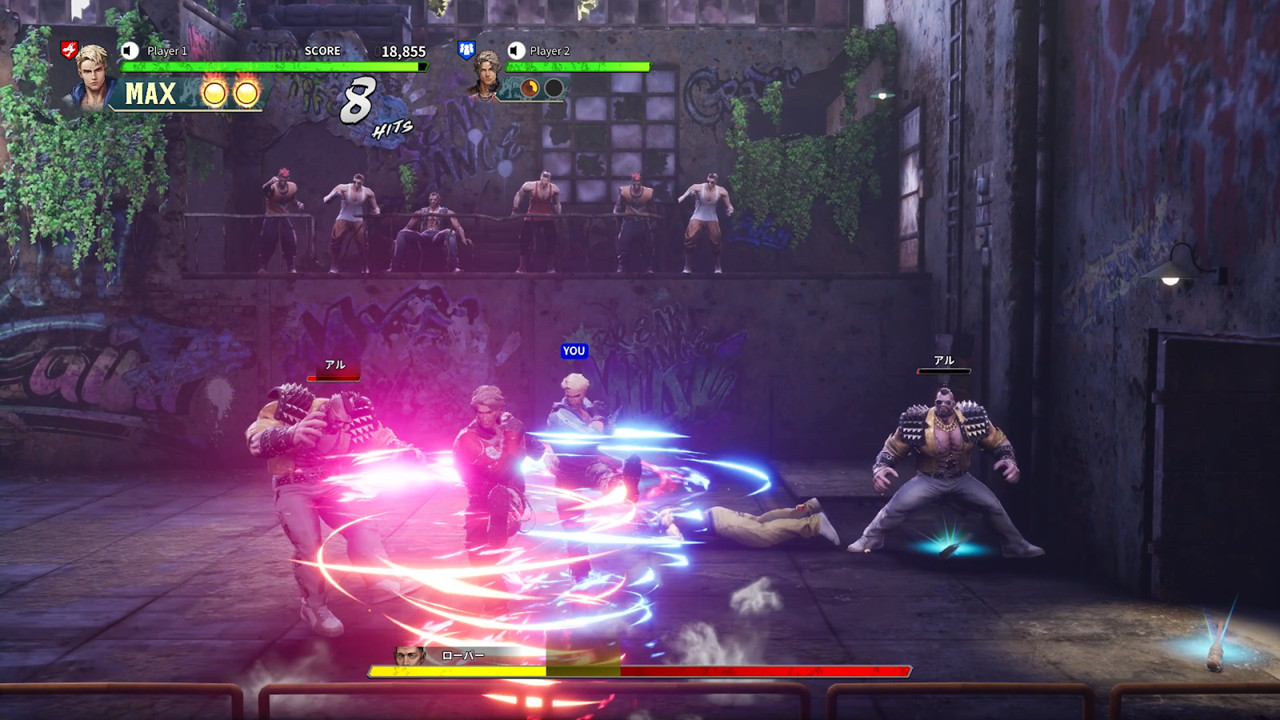Screen dimensions: 1280x720
Task: Toggle Player 2's speaker icon
Action: click(516, 50)
